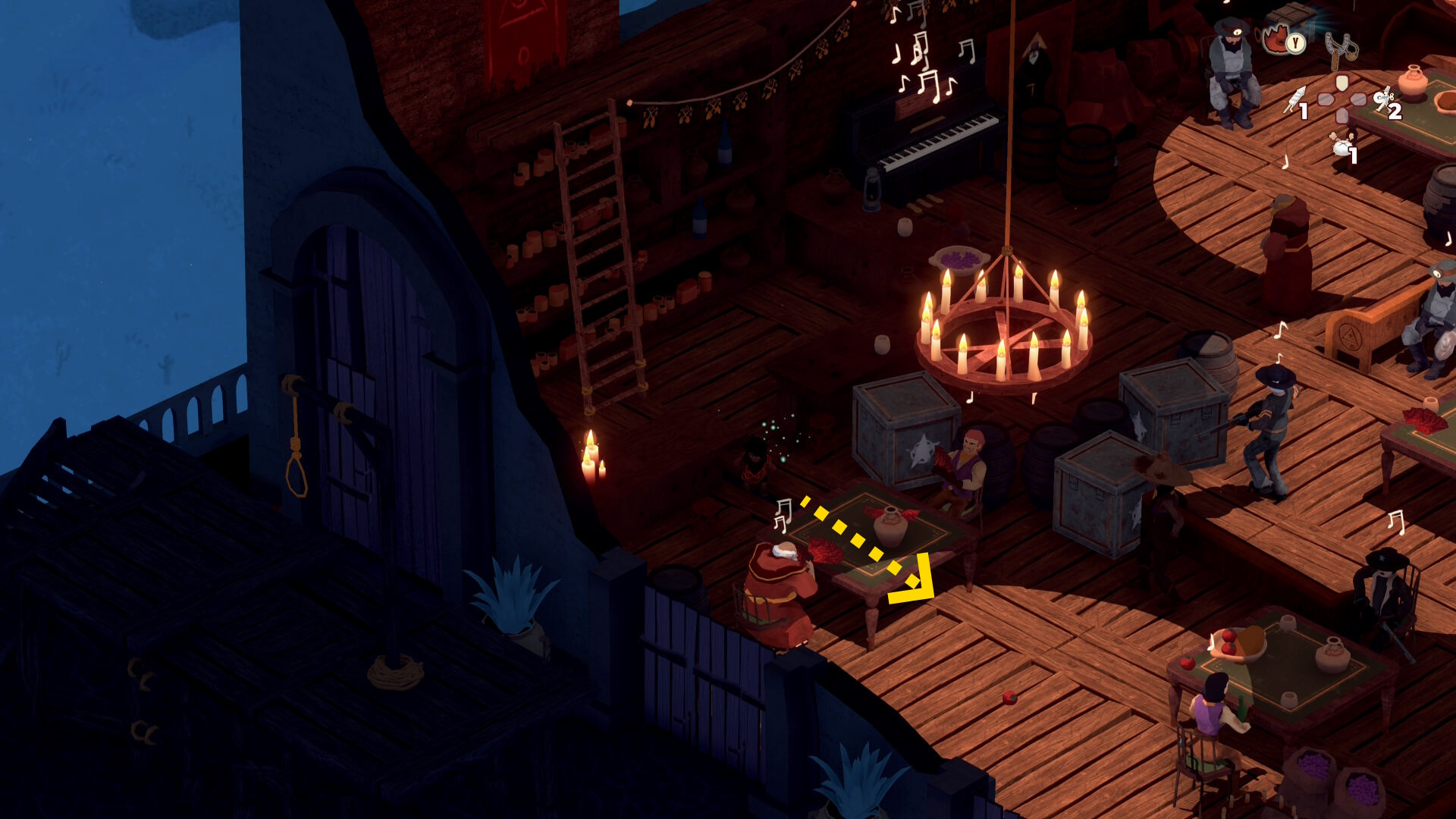Viewport: 1456px width, 819px height.
Task: Choose the firework rocket item
Action: [x=1294, y=100]
